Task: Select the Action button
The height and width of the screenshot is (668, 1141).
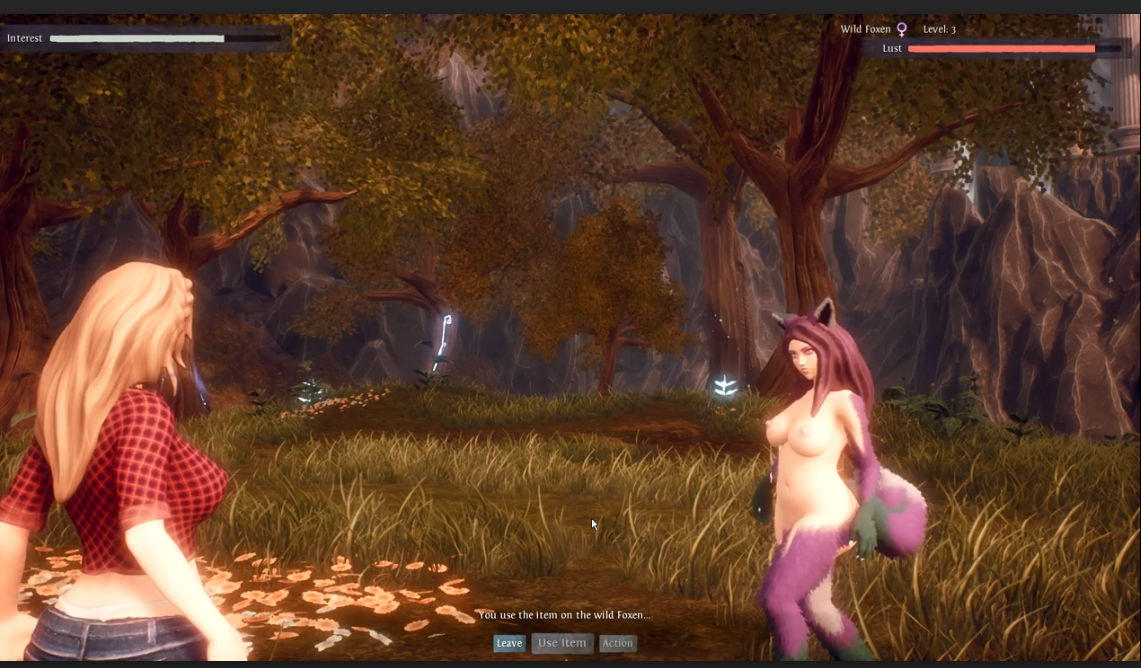Action: pyautogui.click(x=618, y=643)
